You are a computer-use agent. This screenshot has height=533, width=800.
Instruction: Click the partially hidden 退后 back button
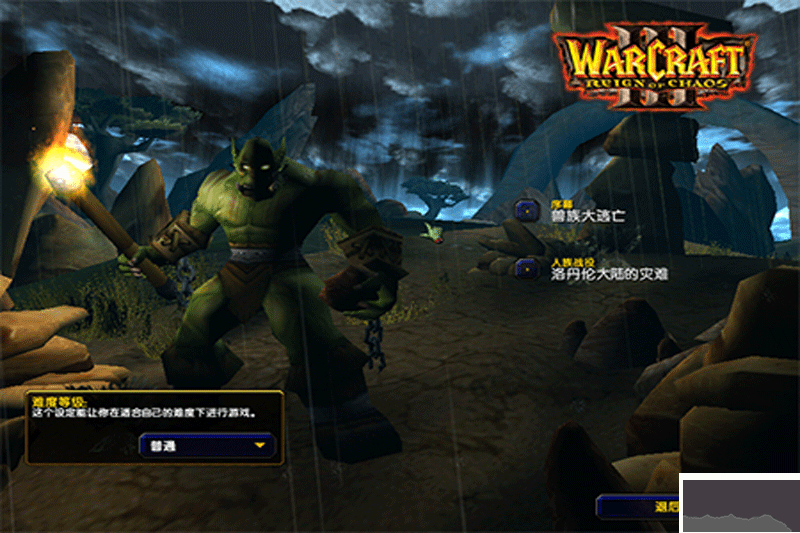pos(640,506)
